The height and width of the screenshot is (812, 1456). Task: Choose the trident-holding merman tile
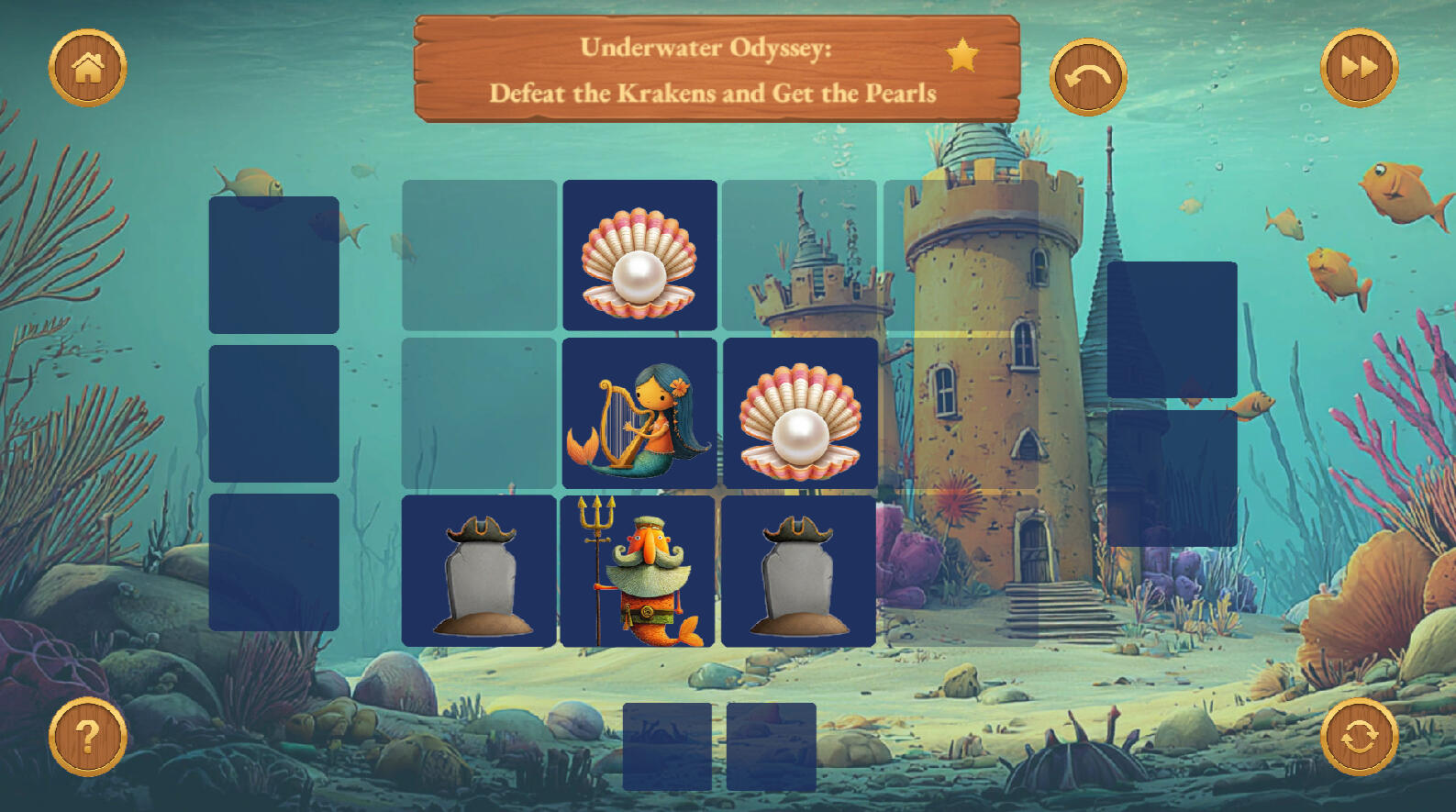[639, 571]
